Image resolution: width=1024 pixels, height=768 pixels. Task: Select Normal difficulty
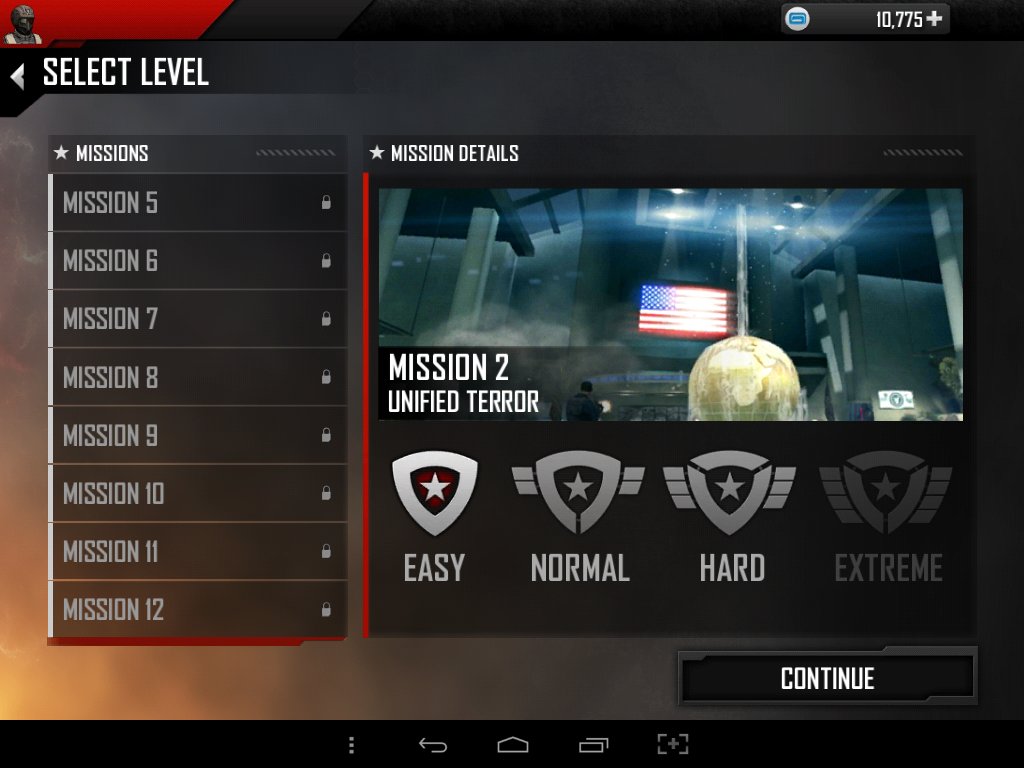579,516
